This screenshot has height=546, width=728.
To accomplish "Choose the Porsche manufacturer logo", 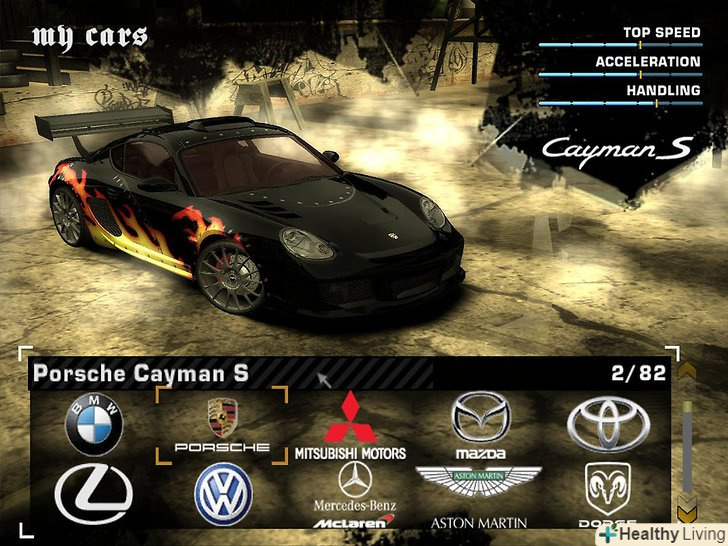I will coord(222,424).
